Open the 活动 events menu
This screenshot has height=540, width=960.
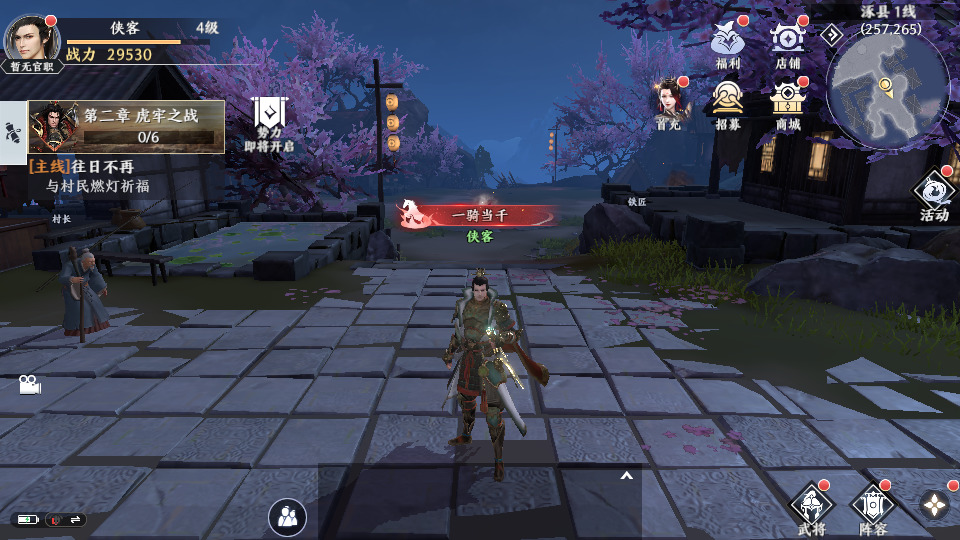click(933, 194)
